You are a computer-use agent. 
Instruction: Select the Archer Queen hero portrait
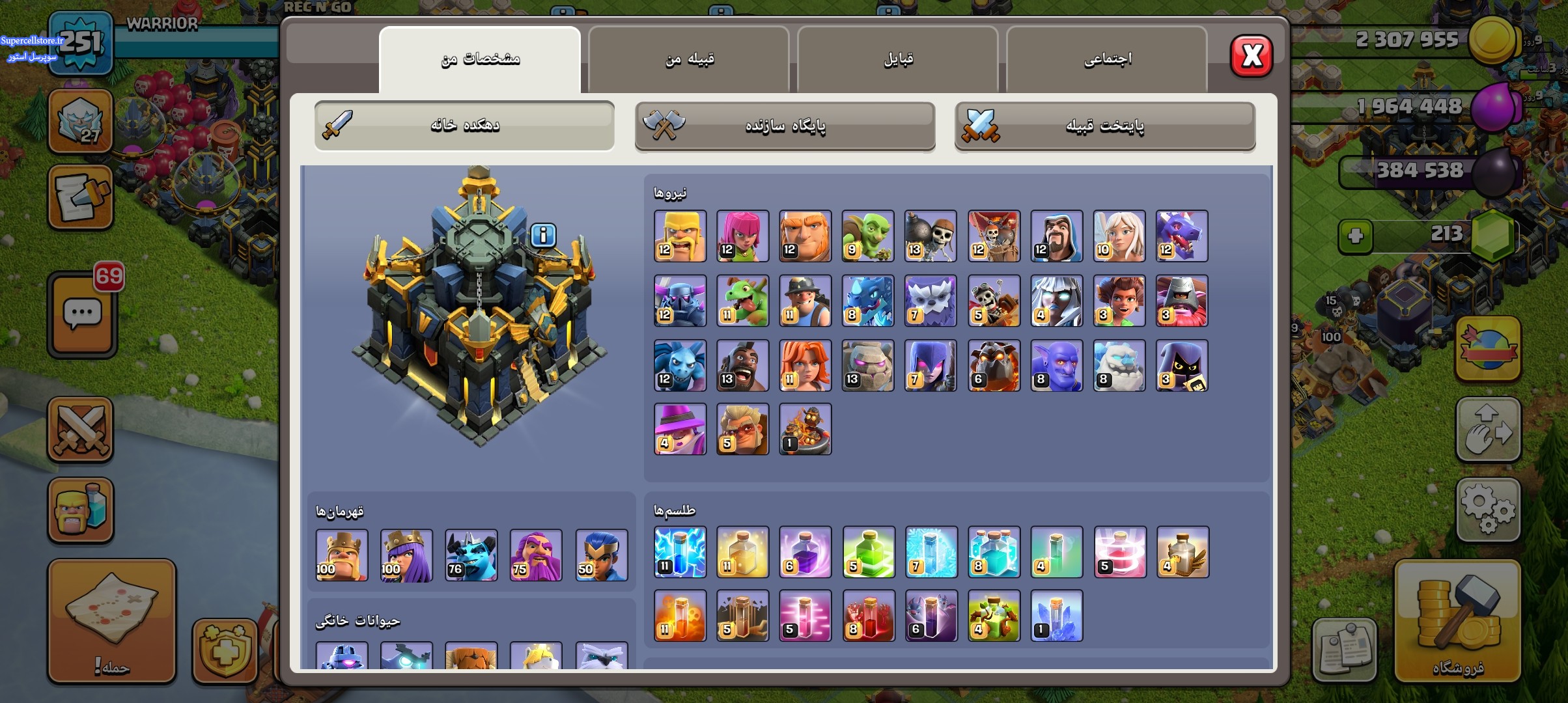pyautogui.click(x=406, y=555)
